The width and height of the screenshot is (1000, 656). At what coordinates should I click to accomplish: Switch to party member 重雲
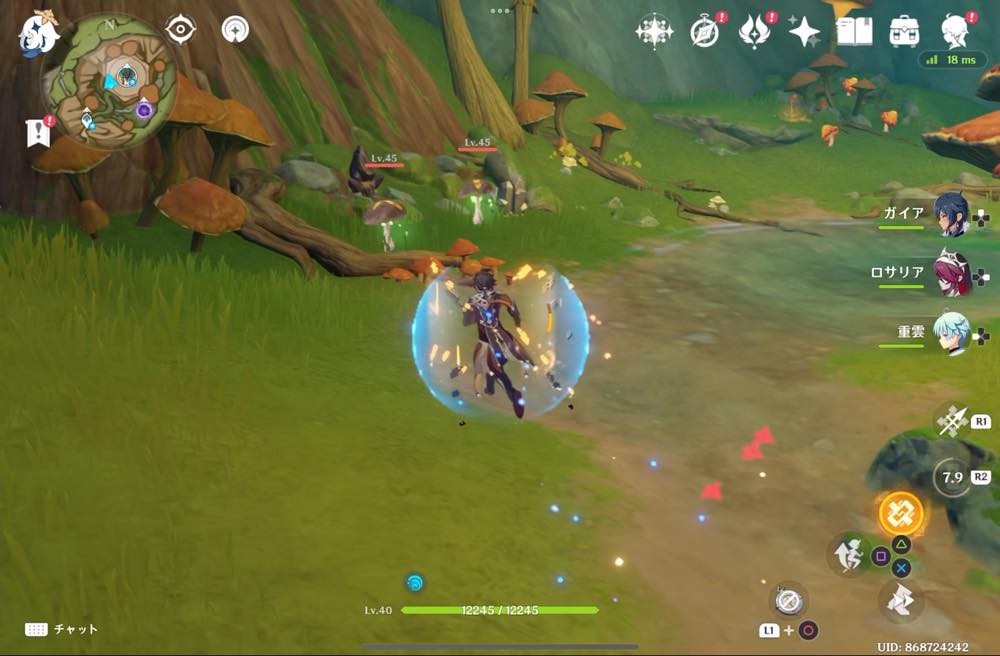(951, 333)
